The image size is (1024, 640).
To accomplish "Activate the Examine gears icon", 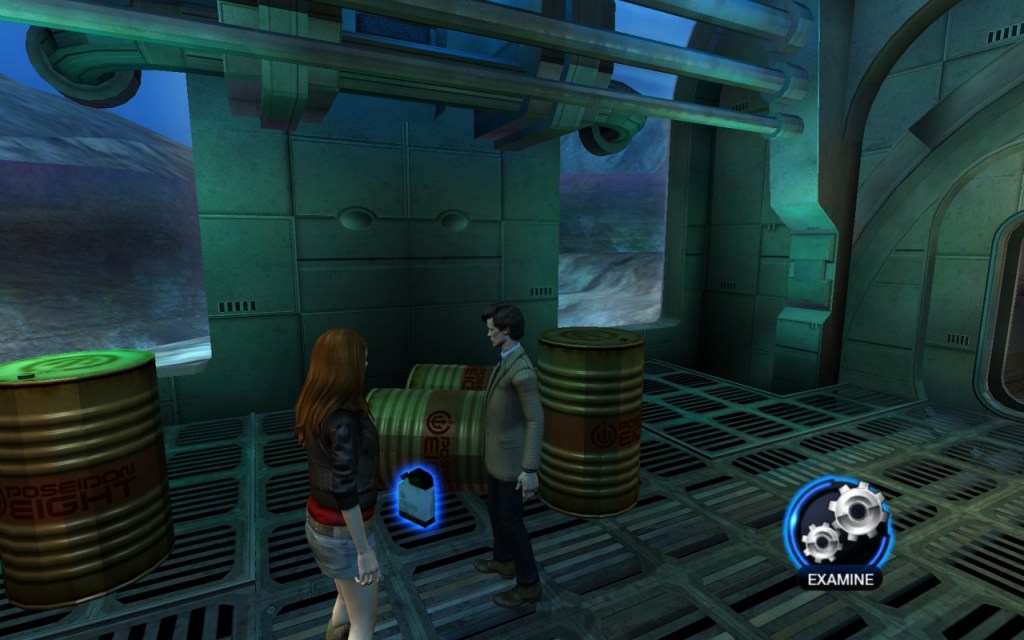I will click(x=839, y=523).
